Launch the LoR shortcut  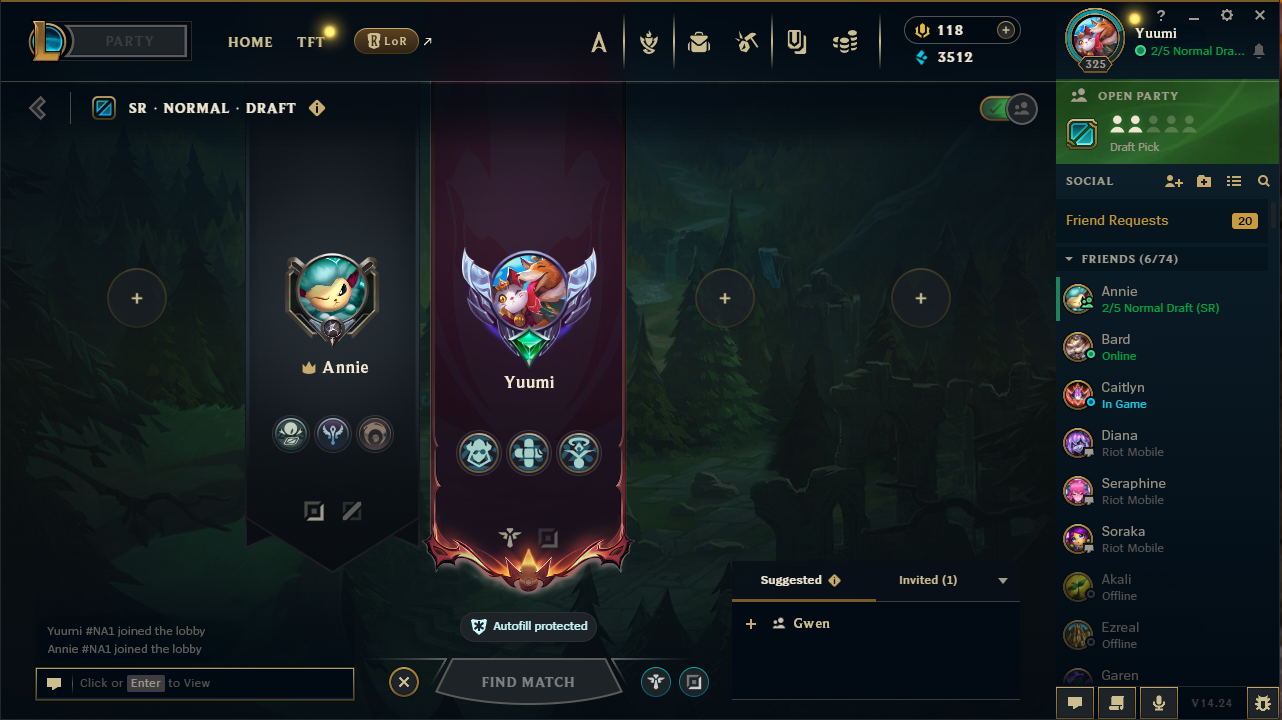pyautogui.click(x=386, y=41)
